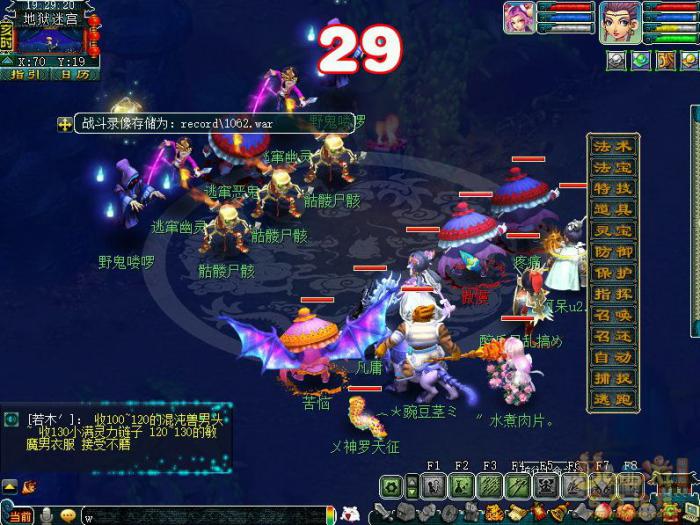Select the 特技 (Special Skill) command
700x525 pixels.
tap(613, 188)
